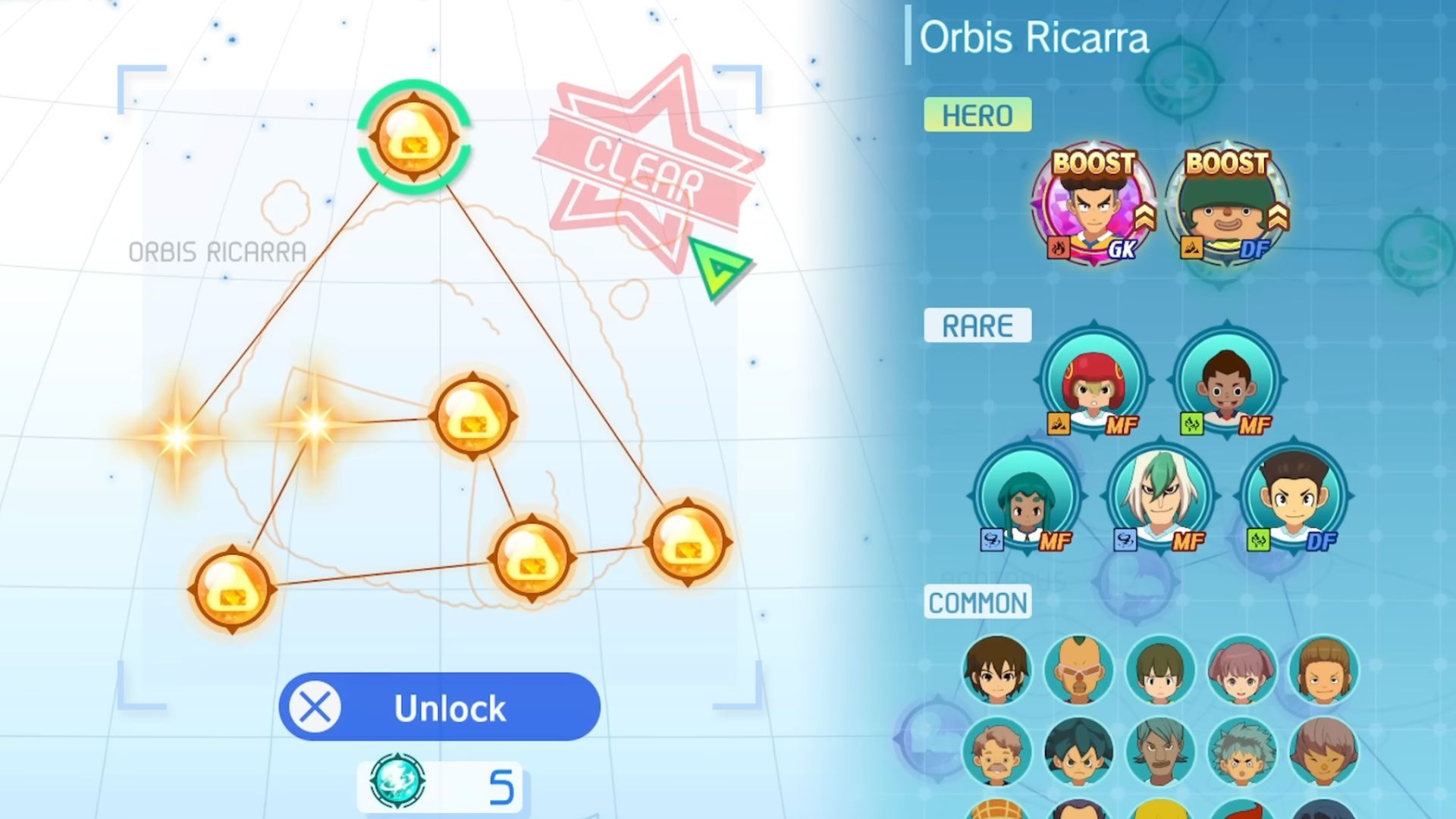This screenshot has height=819, width=1456.
Task: Choose the teal-haired rare midfielder portrait
Action: [x=1026, y=497]
